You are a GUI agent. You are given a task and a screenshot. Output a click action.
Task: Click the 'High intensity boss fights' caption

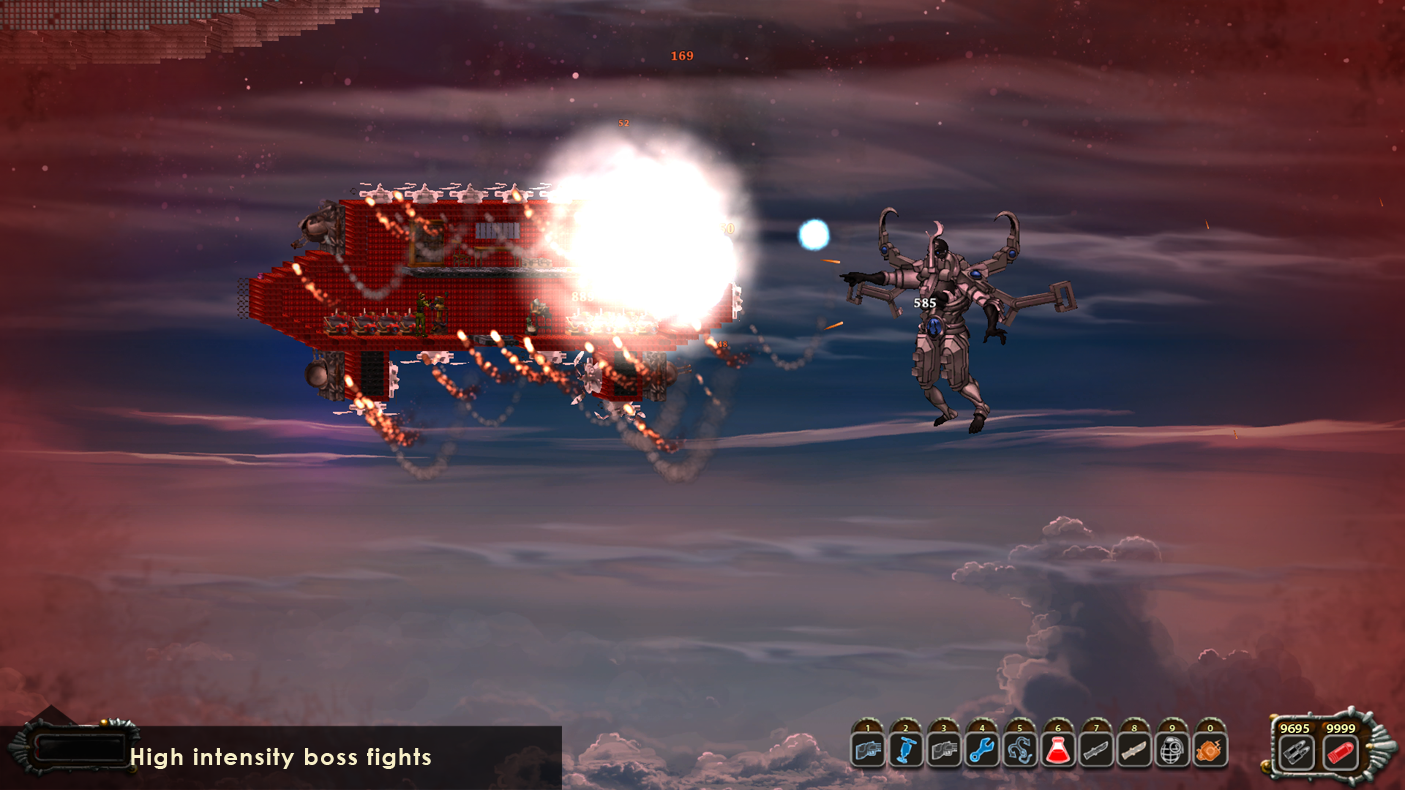[281, 758]
